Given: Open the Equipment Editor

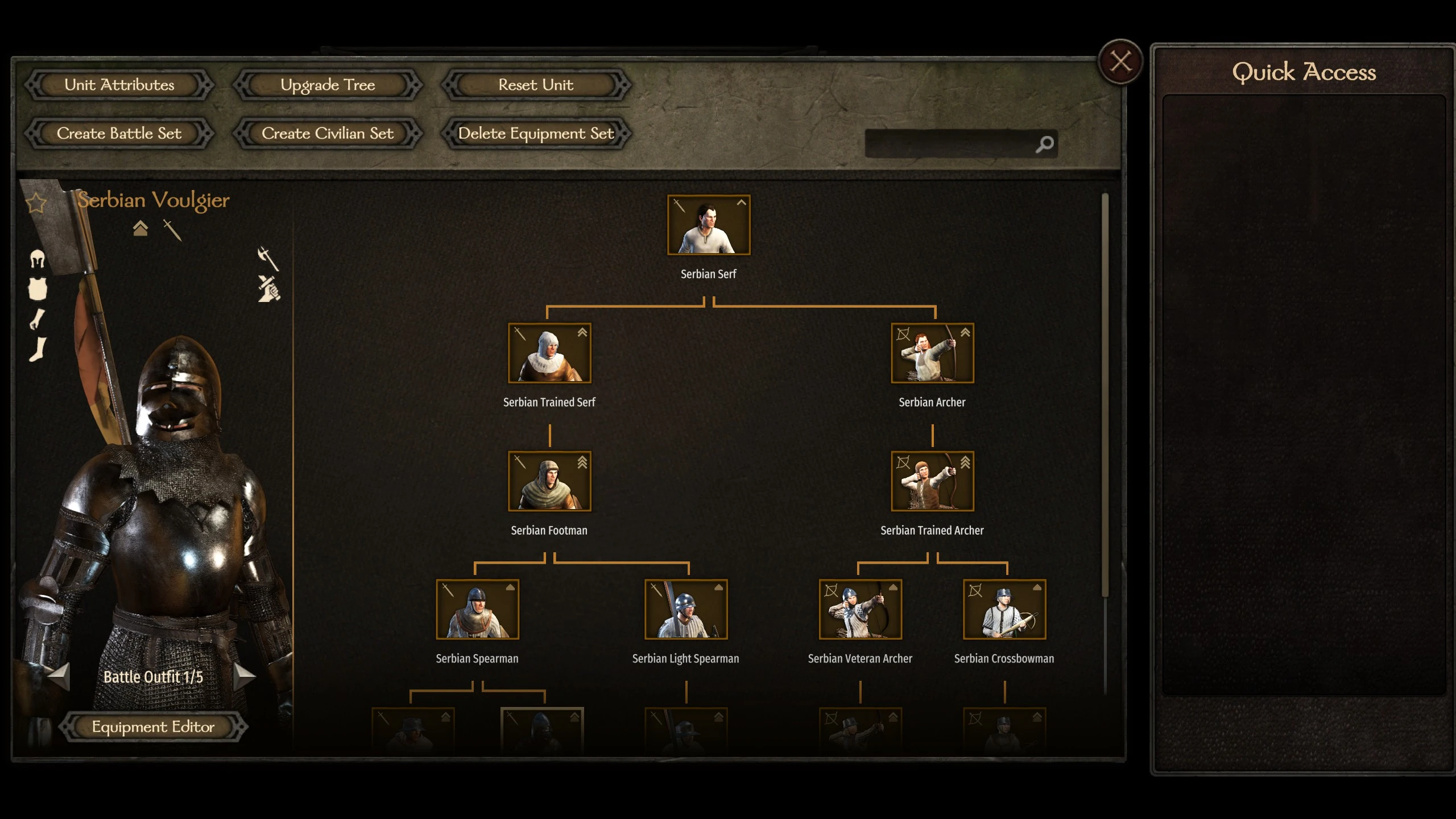Looking at the screenshot, I should pyautogui.click(x=153, y=727).
